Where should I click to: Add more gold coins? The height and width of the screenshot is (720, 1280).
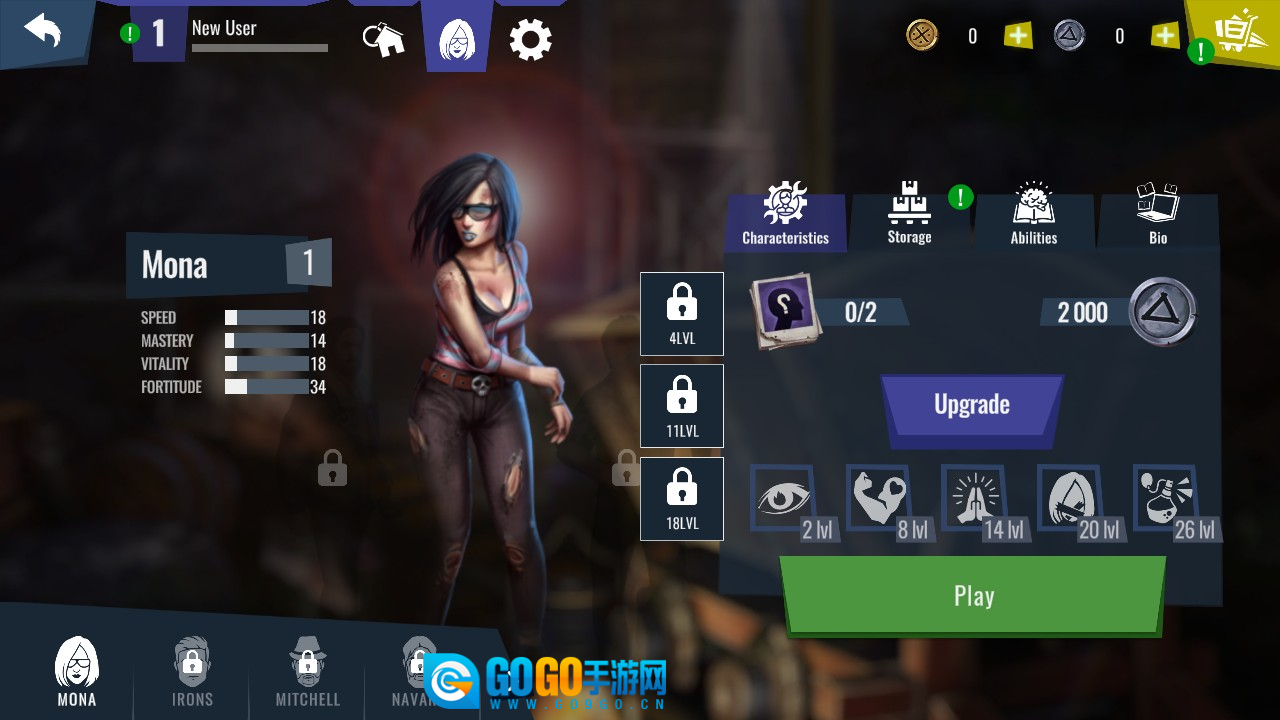[x=1017, y=36]
